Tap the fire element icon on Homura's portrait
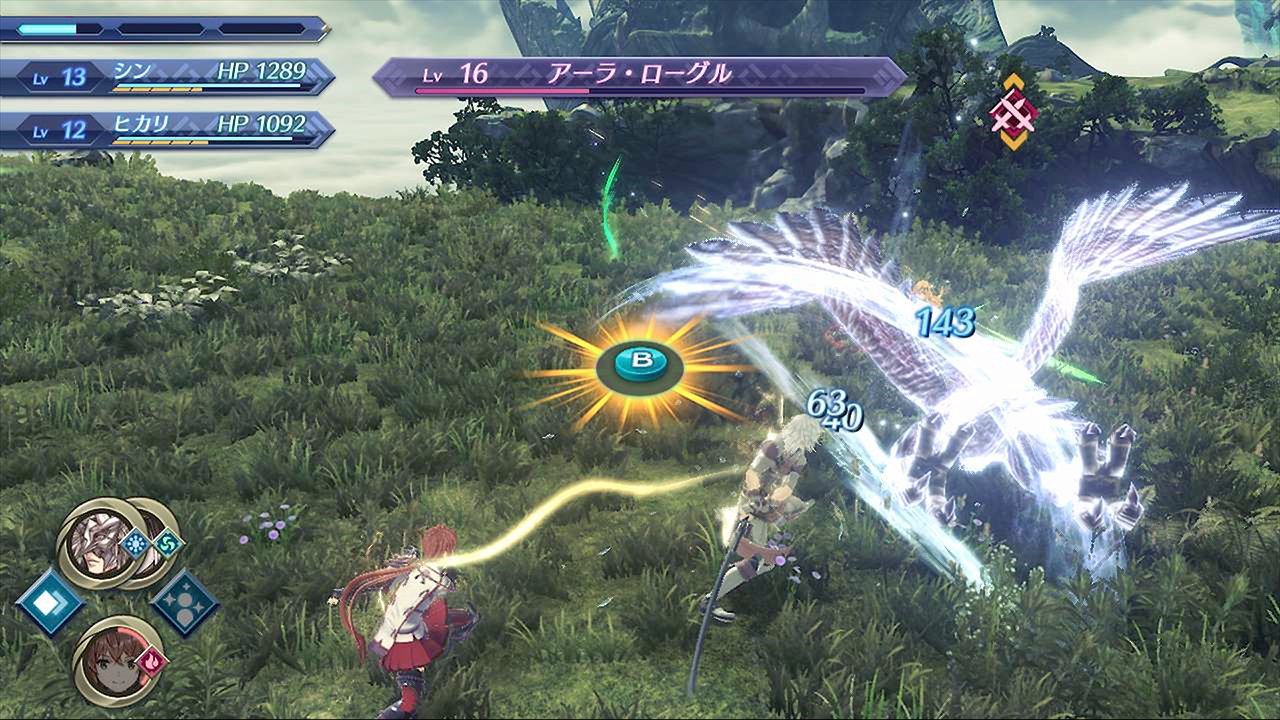 (152, 660)
